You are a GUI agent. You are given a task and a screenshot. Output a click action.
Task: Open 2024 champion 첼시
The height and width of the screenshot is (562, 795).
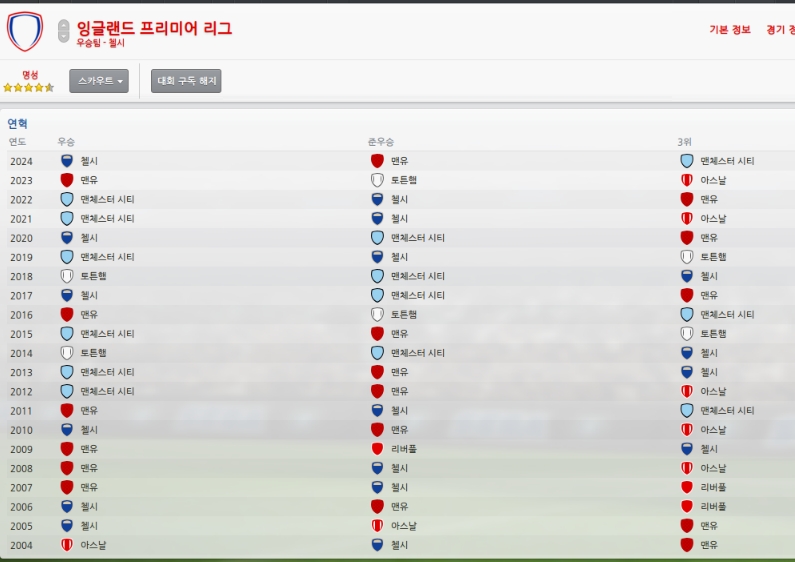click(x=89, y=161)
